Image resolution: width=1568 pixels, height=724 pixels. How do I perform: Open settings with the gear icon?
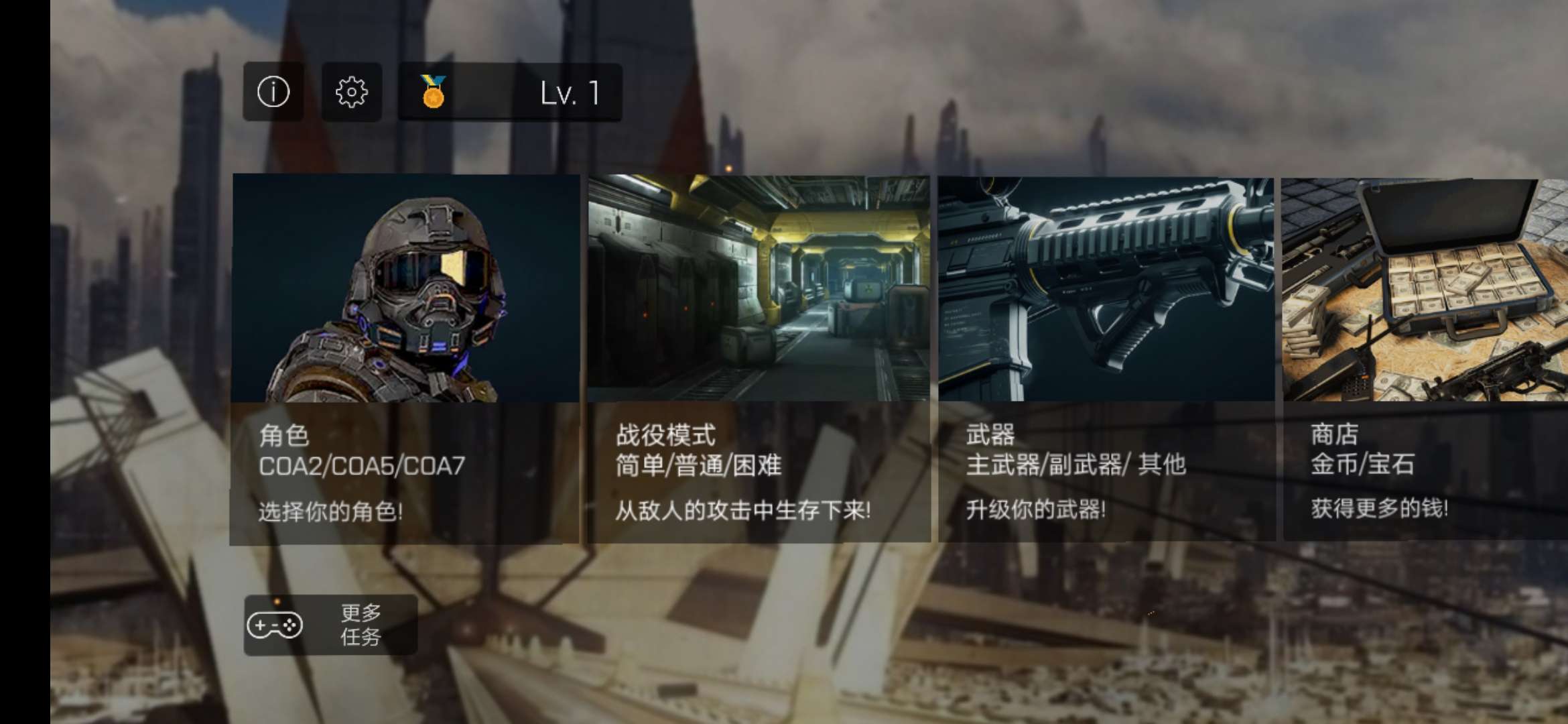click(x=352, y=93)
